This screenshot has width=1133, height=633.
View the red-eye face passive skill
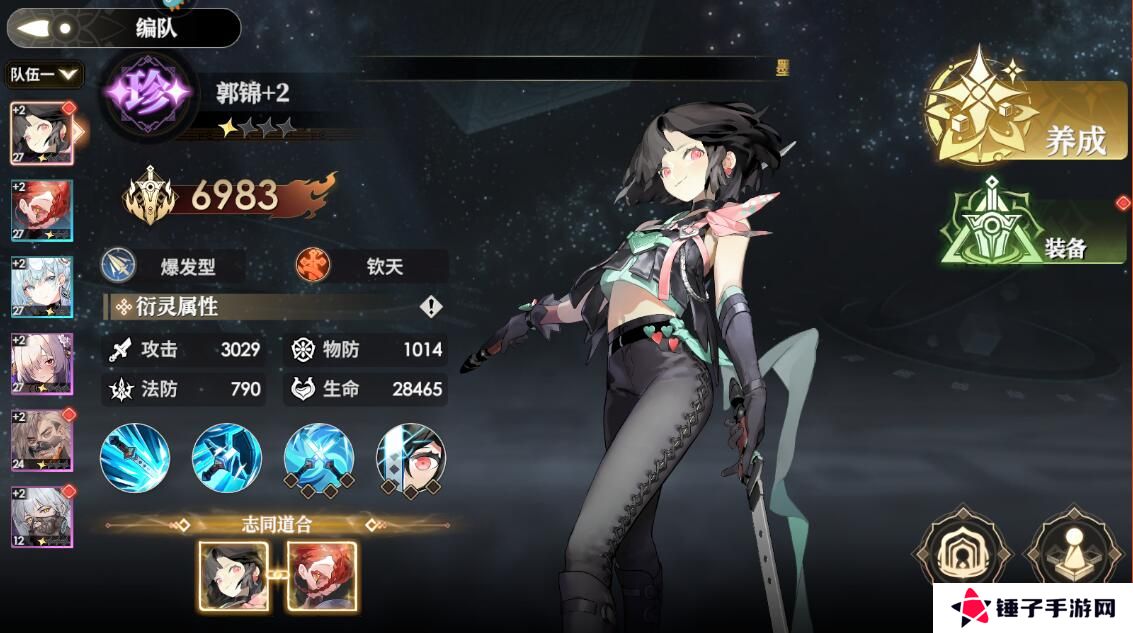[411, 458]
